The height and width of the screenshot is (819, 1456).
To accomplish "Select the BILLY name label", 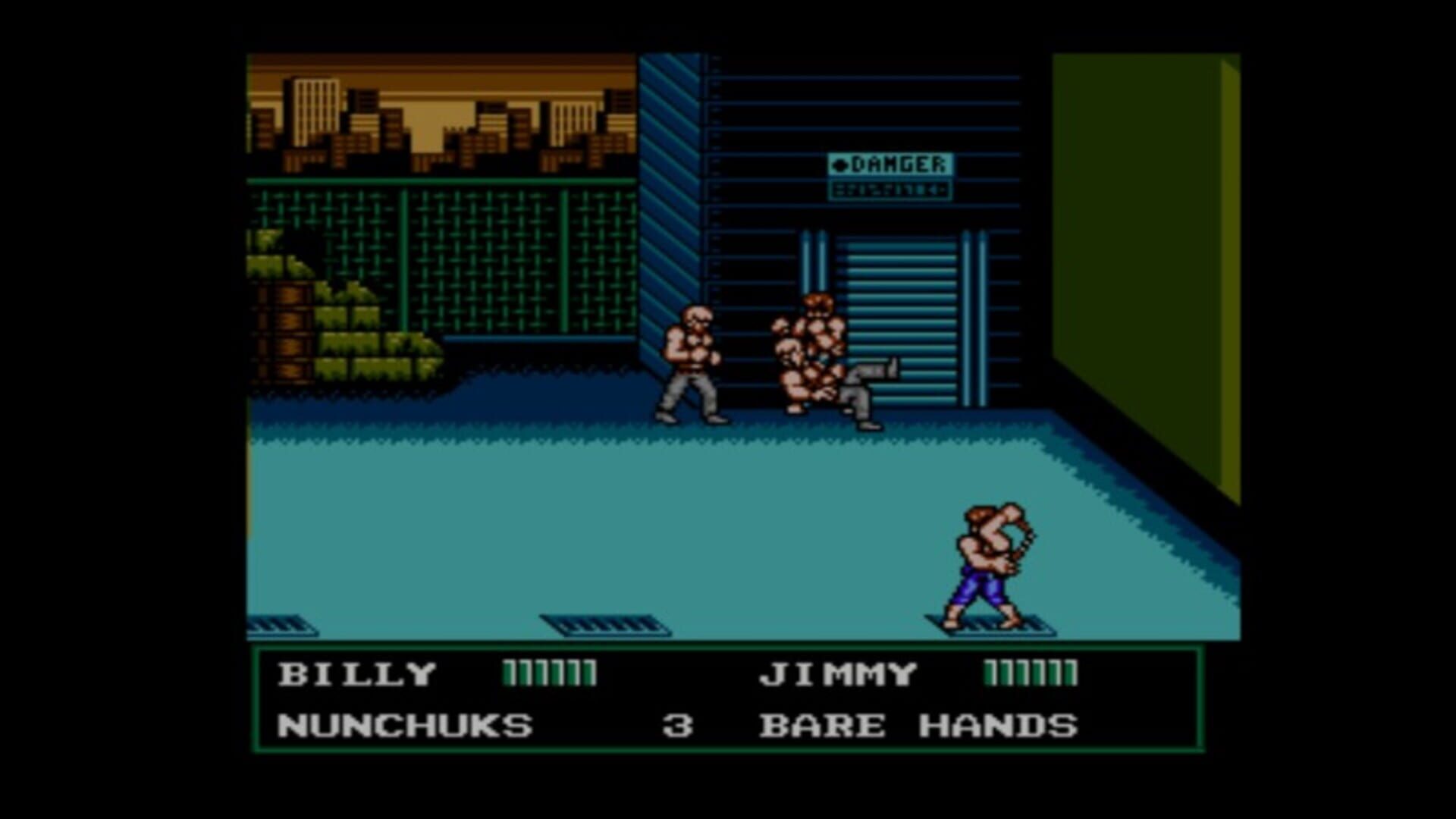I will click(356, 673).
